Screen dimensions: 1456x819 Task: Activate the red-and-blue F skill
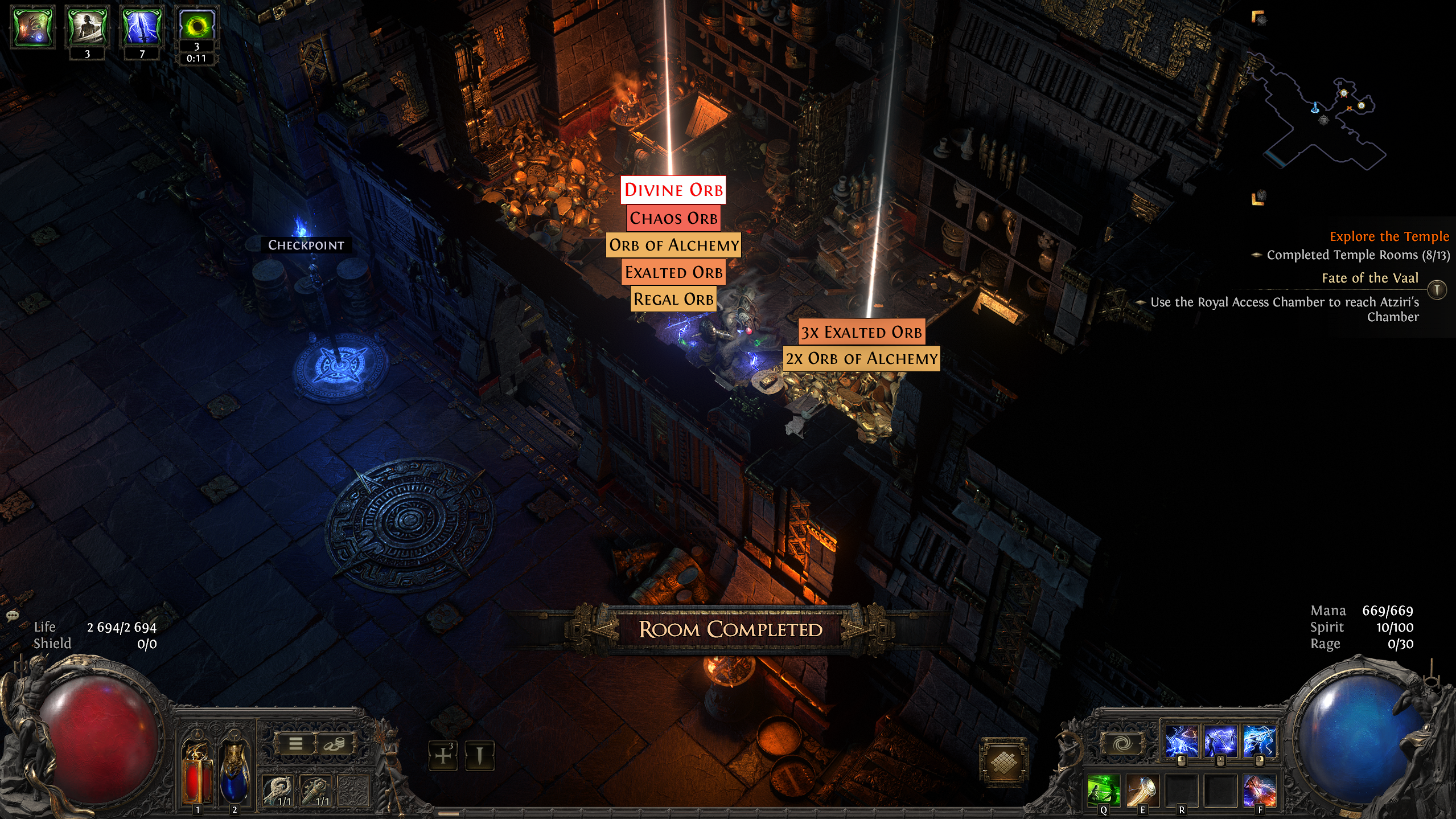(x=1259, y=790)
